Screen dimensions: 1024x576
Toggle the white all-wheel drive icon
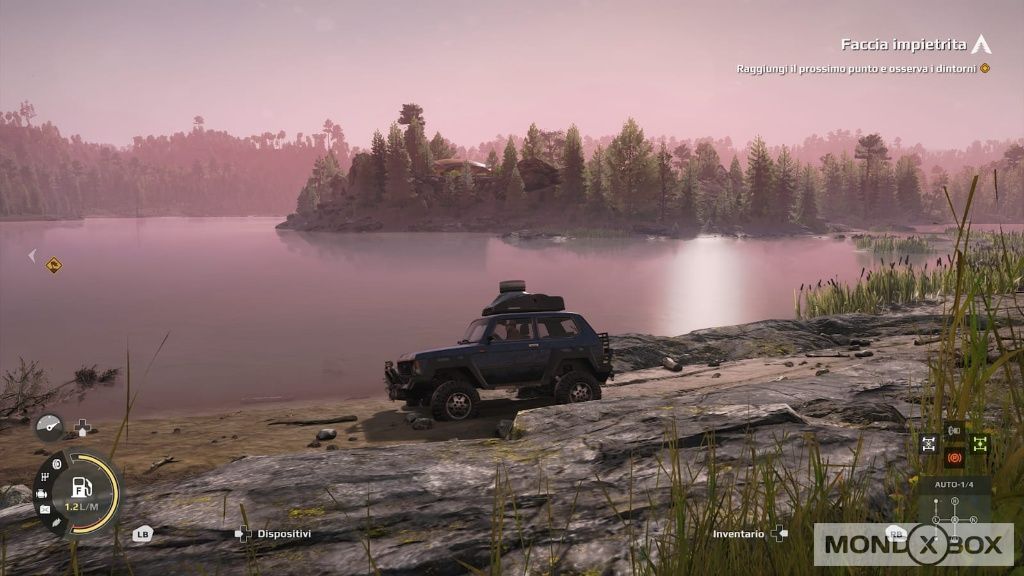click(929, 442)
